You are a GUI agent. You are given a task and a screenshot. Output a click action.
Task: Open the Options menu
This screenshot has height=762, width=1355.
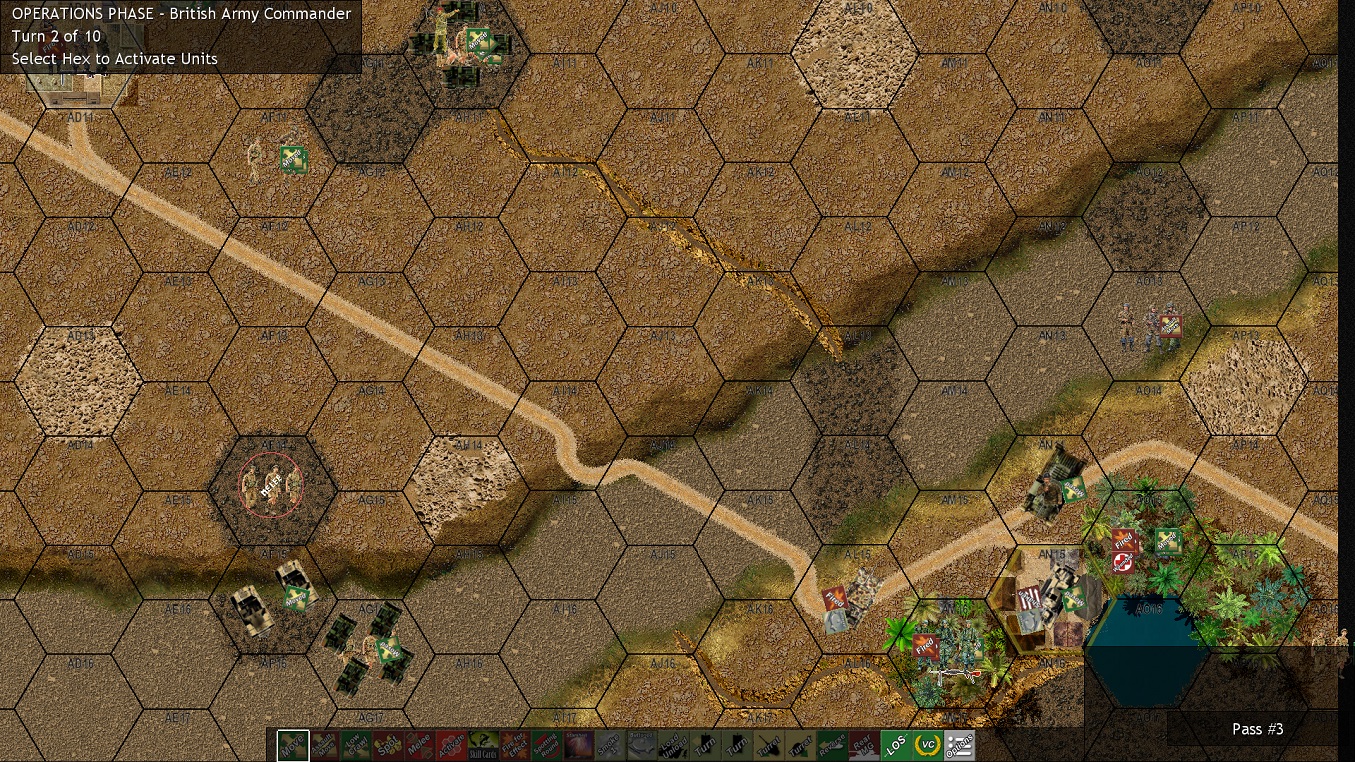click(961, 745)
